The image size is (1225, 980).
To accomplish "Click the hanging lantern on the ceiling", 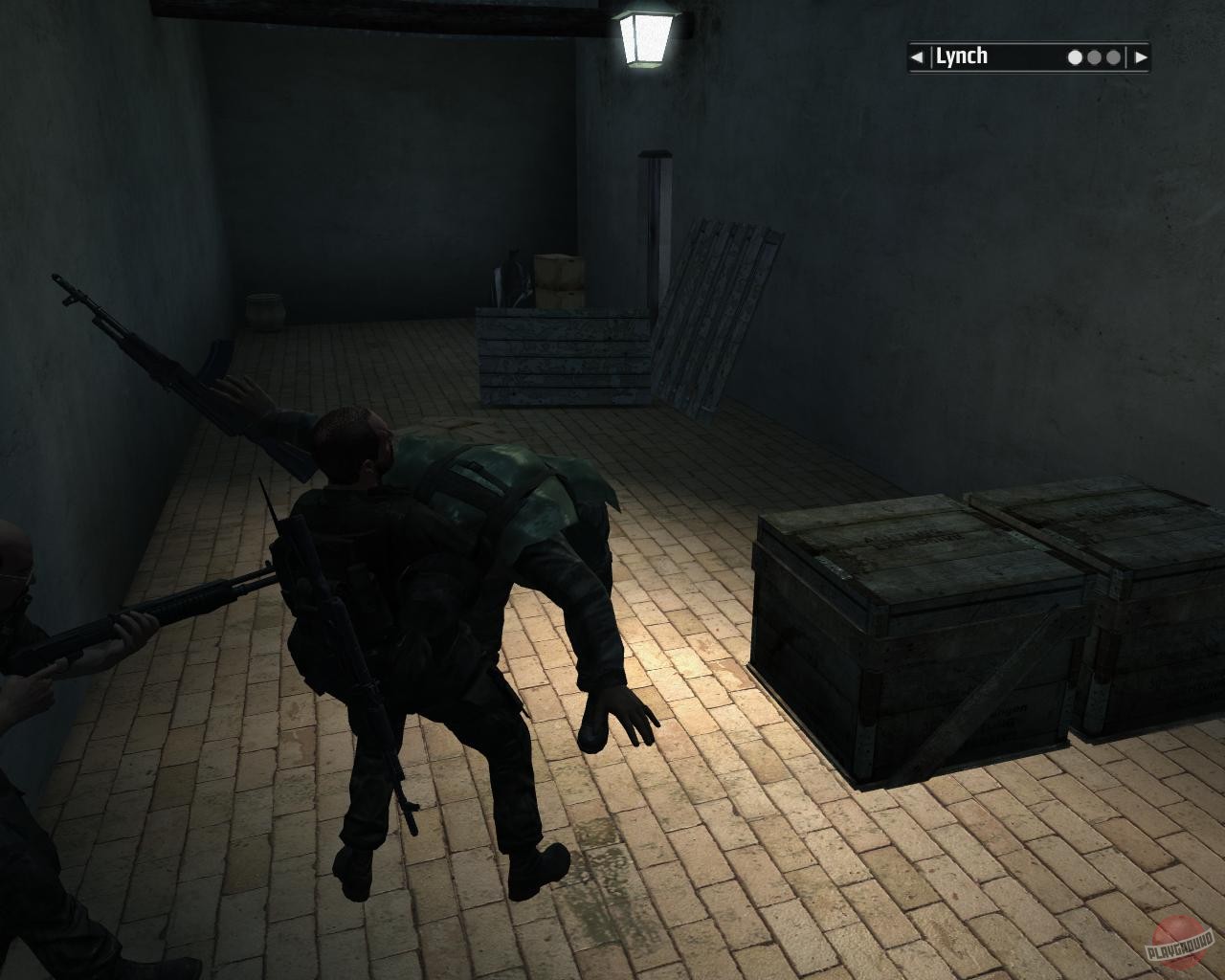I will [x=644, y=36].
